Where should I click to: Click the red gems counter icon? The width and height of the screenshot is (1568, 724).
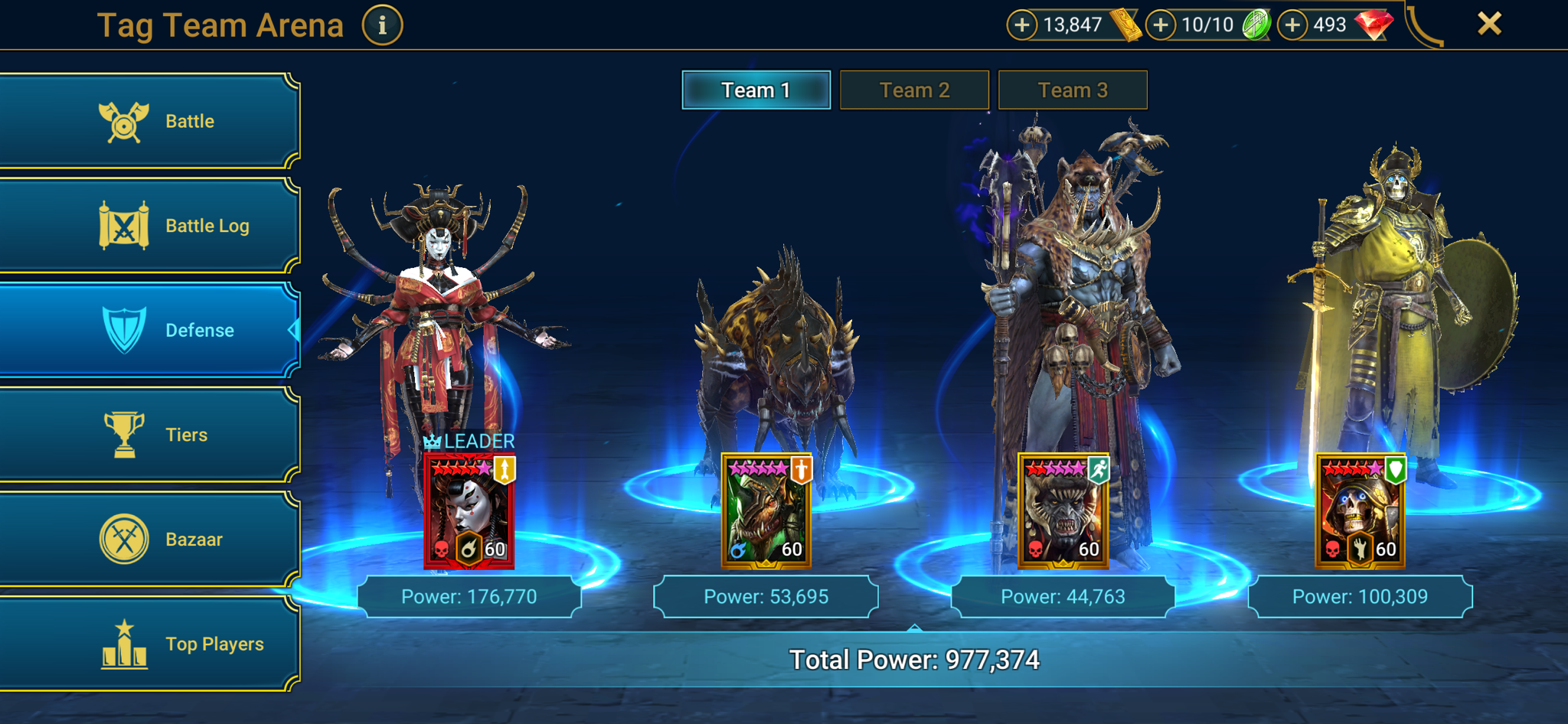coord(1376,24)
